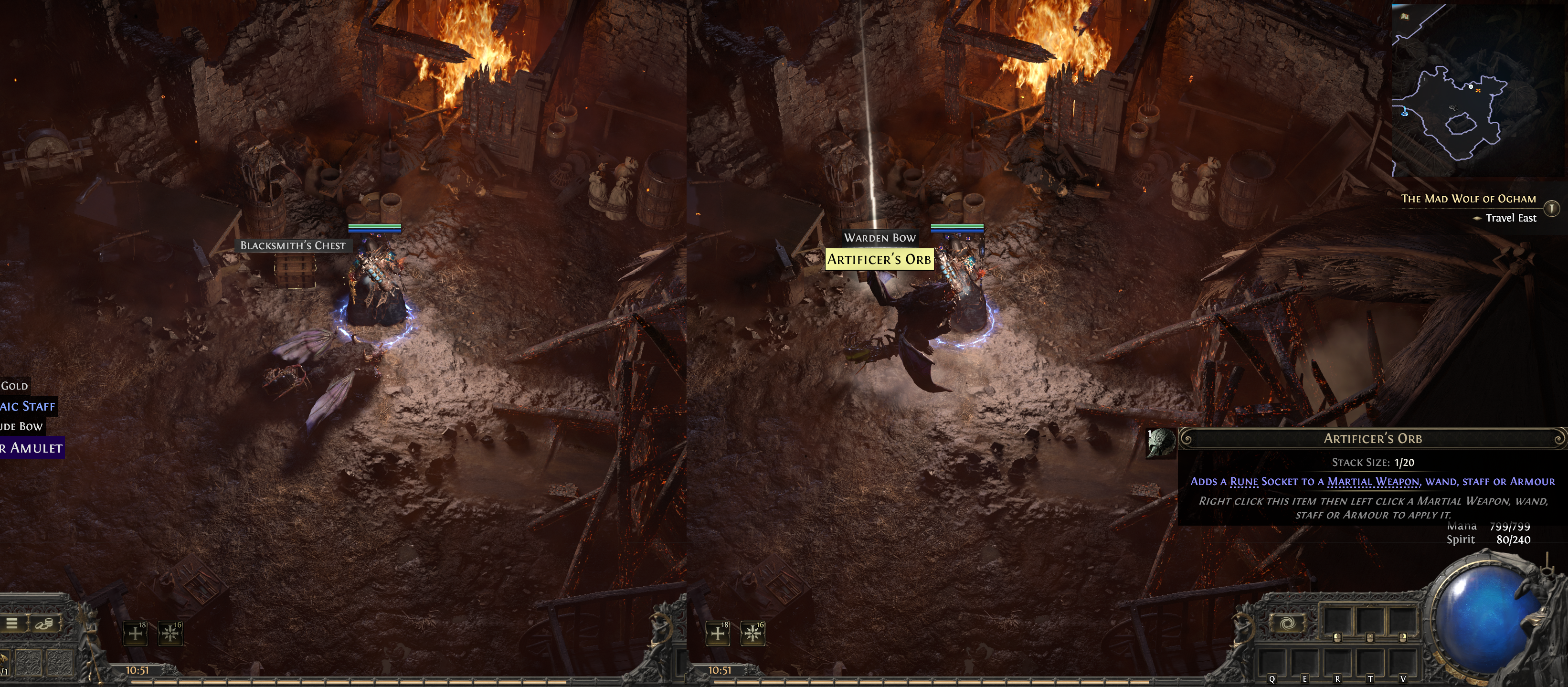Open the spiral skills panel button
Viewport: 1568px width, 687px height.
pos(1287,623)
